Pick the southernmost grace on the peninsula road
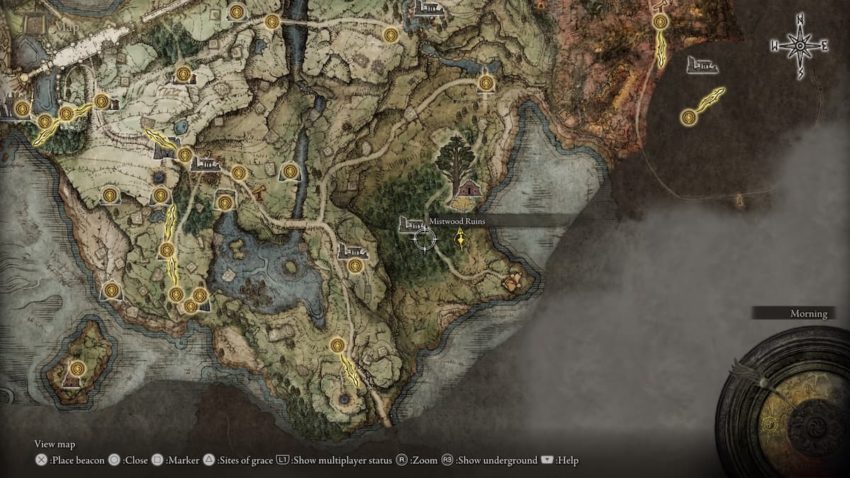The image size is (850, 478). click(338, 345)
